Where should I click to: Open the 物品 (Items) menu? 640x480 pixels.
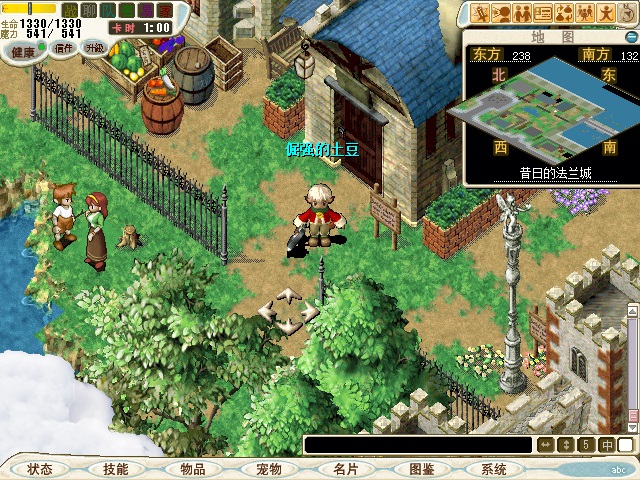click(x=192, y=469)
